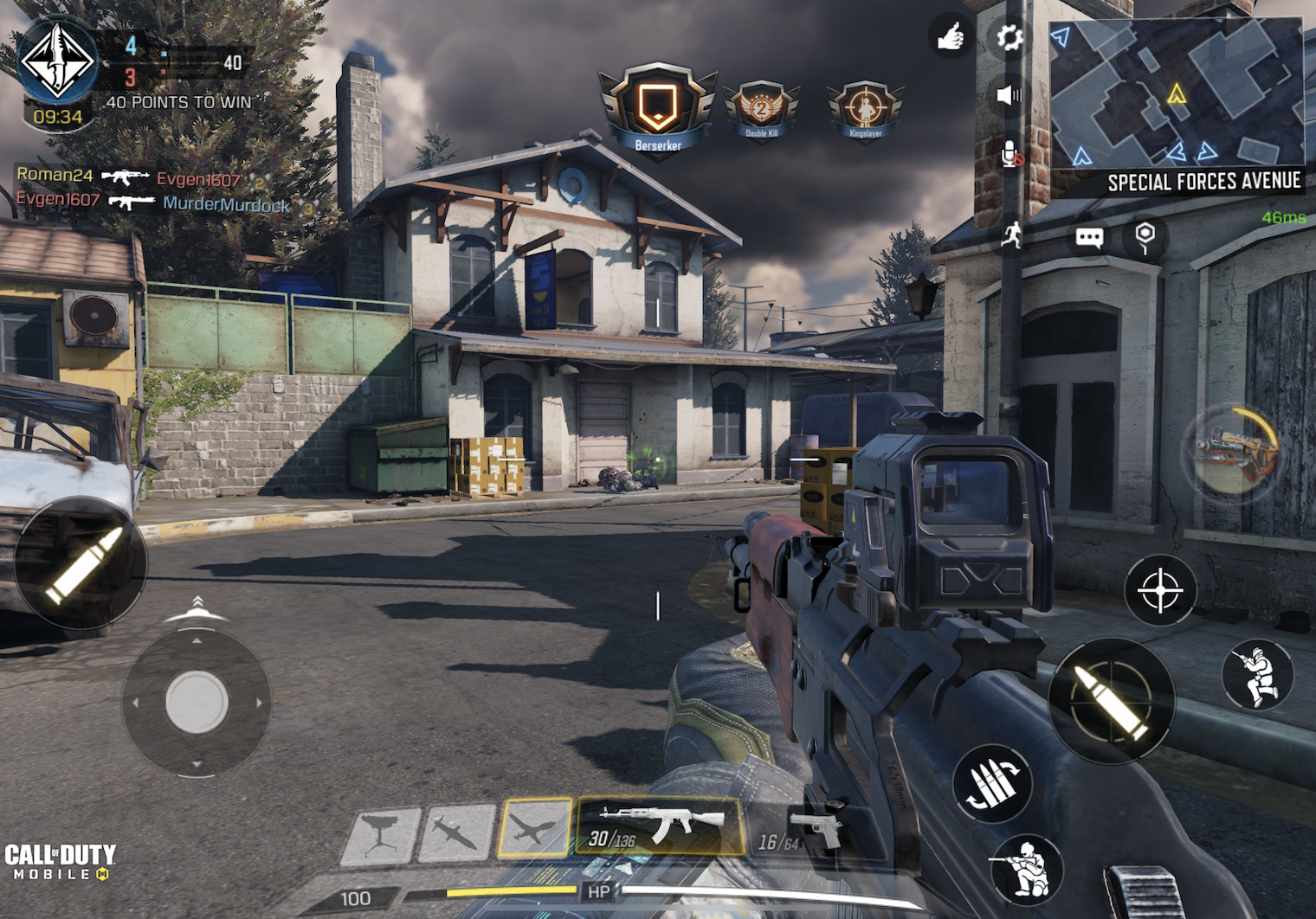This screenshot has height=919, width=1316.
Task: Open the quick chat speech bubble
Action: click(1089, 237)
